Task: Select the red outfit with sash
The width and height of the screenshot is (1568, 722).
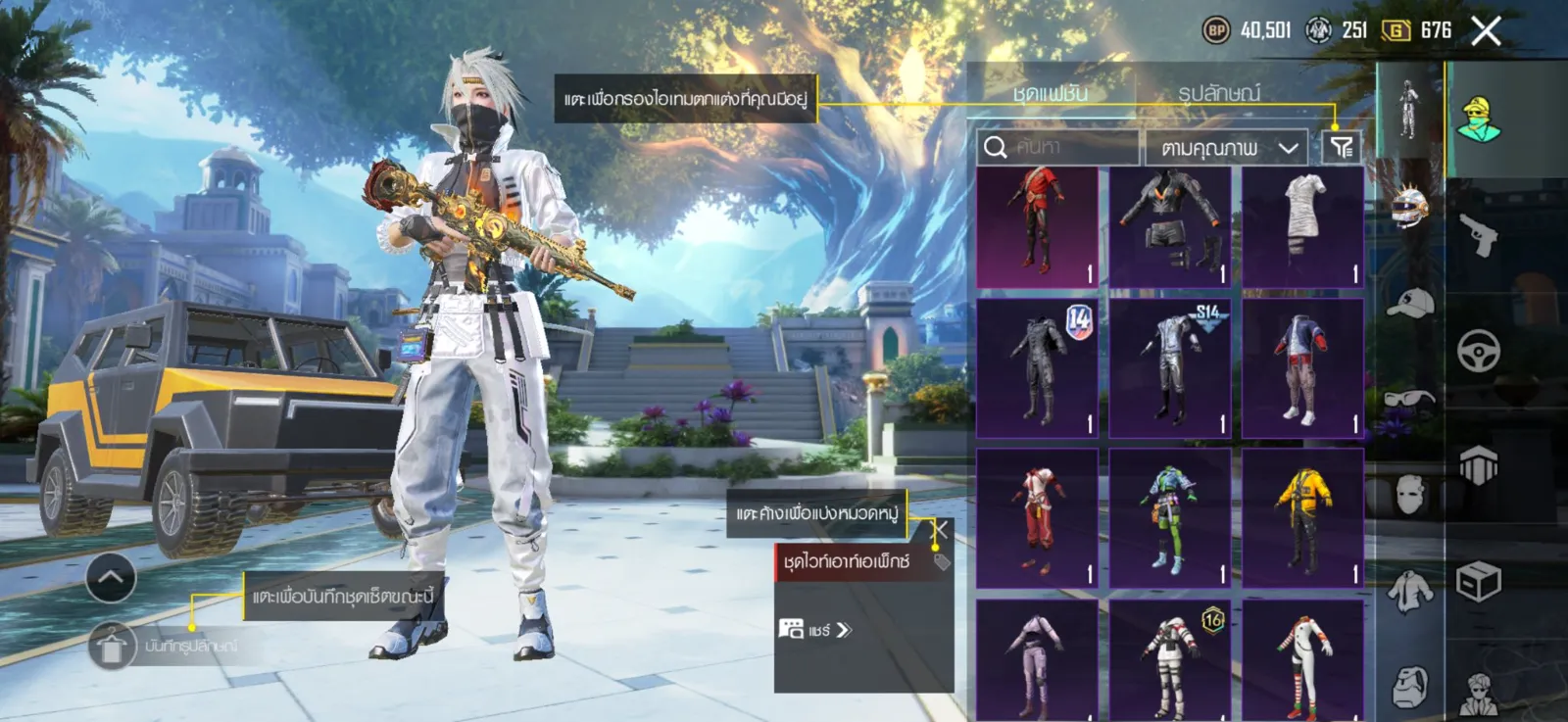Action: tap(1038, 227)
